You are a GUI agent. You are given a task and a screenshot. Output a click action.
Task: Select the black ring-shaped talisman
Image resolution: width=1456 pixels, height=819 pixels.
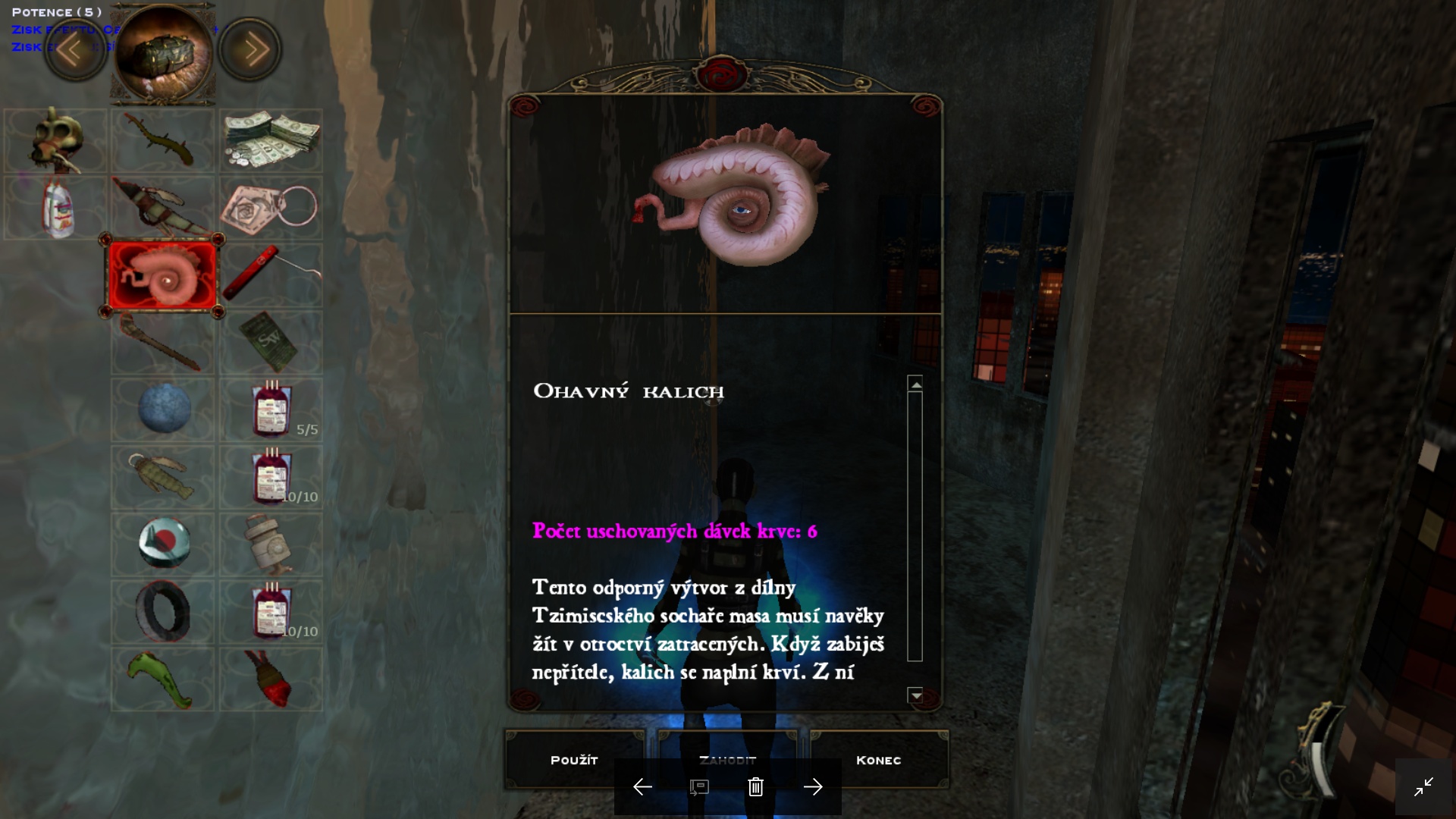pos(162,611)
